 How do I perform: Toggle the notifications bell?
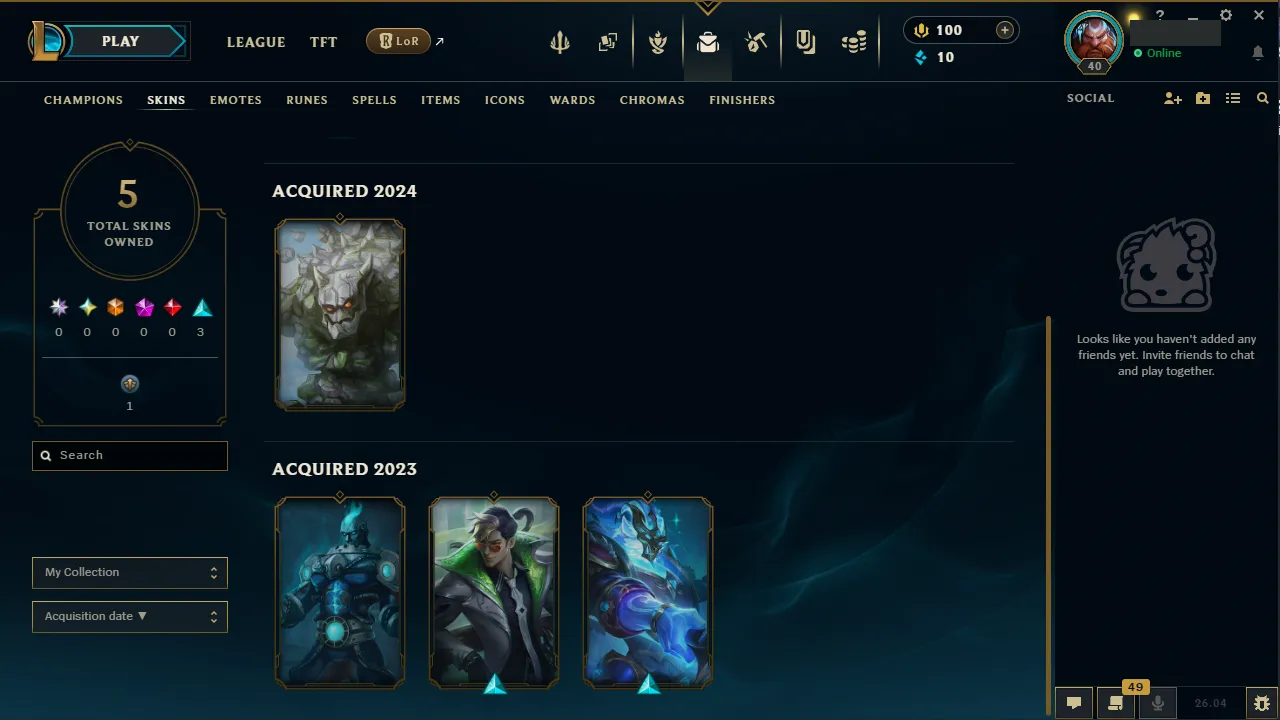1258,52
